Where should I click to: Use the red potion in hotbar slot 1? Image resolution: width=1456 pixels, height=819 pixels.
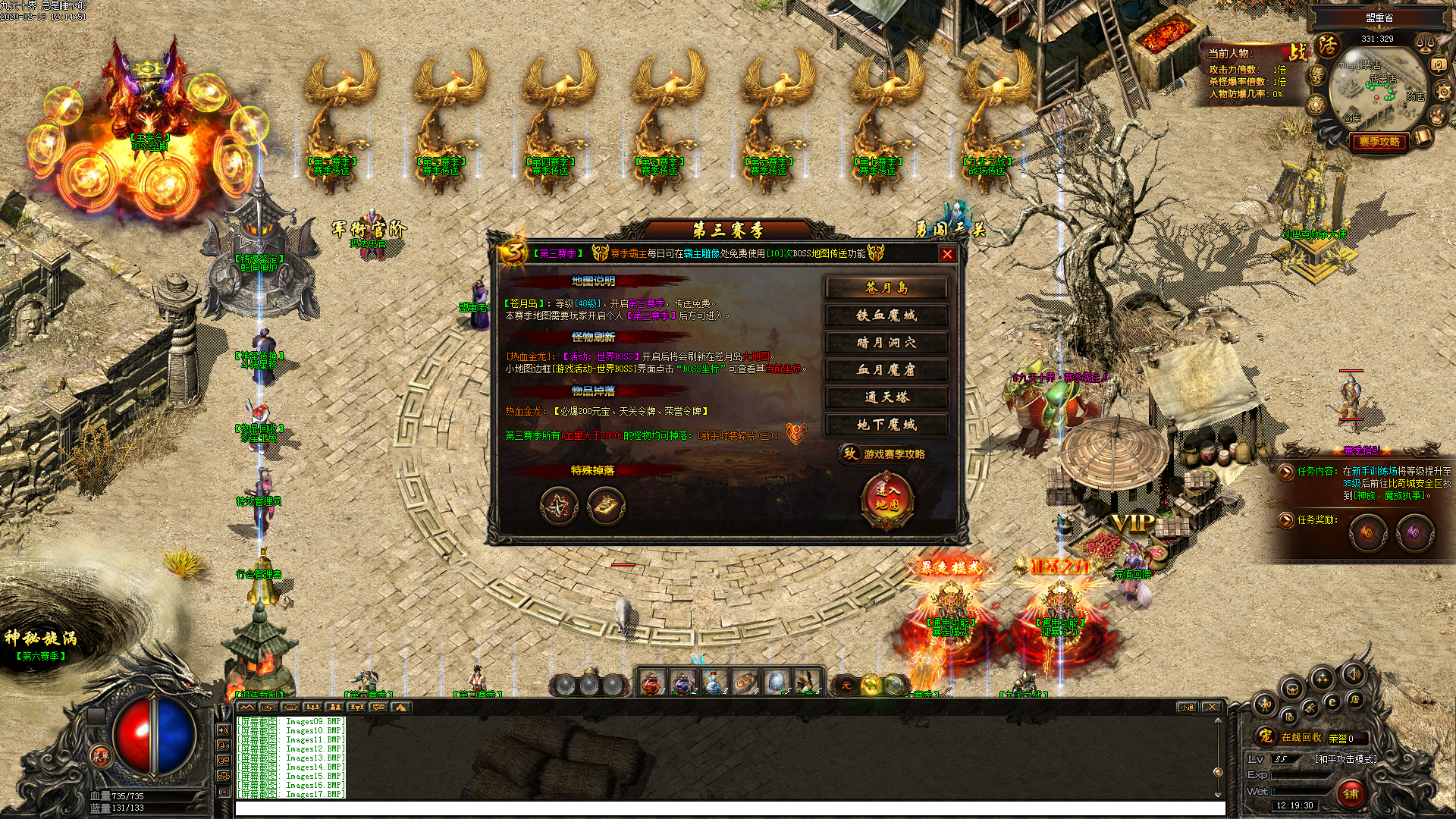[x=651, y=684]
